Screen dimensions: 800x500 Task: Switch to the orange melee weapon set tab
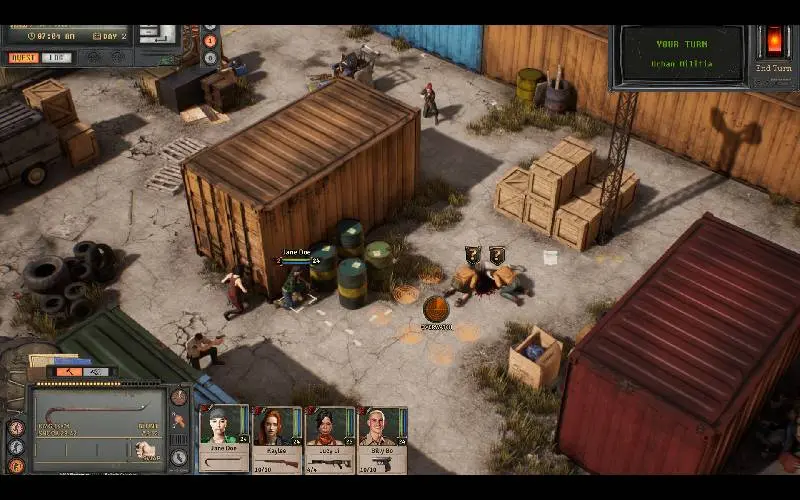(x=69, y=372)
